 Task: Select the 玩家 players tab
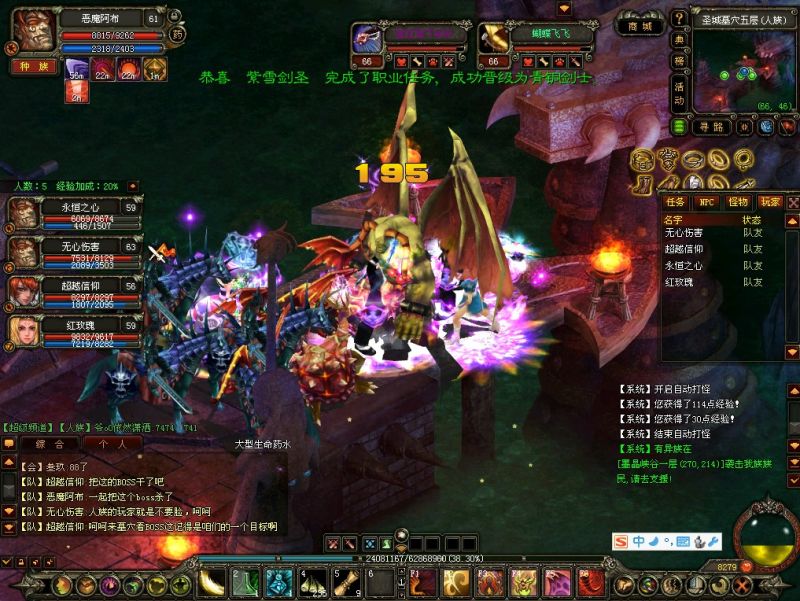(x=768, y=202)
